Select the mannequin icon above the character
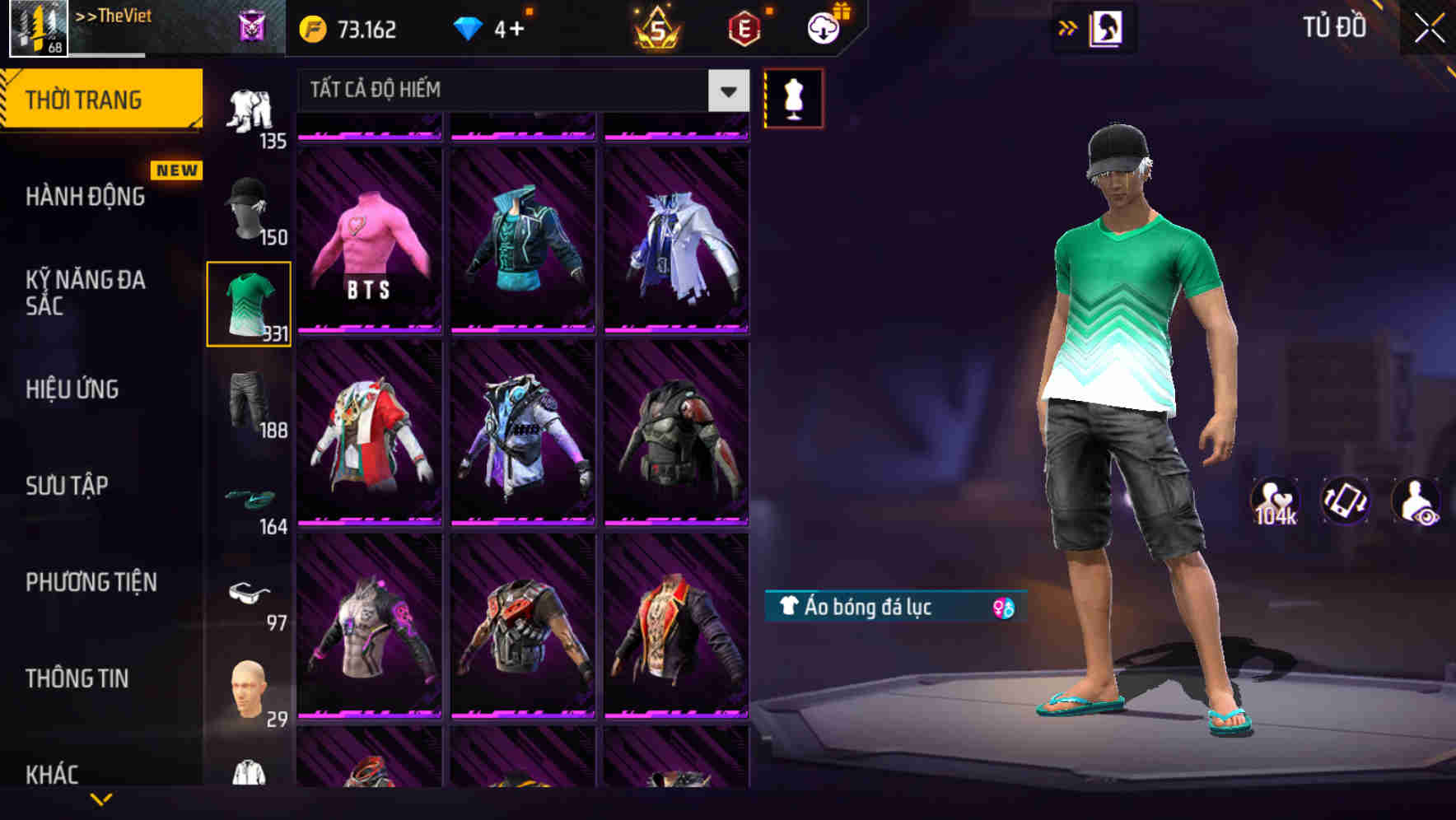Viewport: 1456px width, 820px height. pos(792,98)
